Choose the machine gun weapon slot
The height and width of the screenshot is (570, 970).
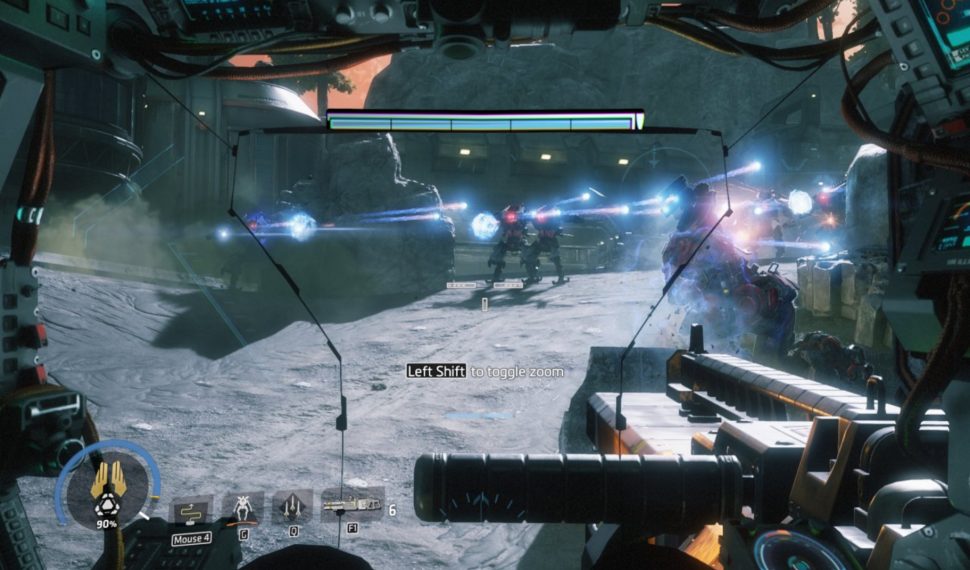coord(352,505)
